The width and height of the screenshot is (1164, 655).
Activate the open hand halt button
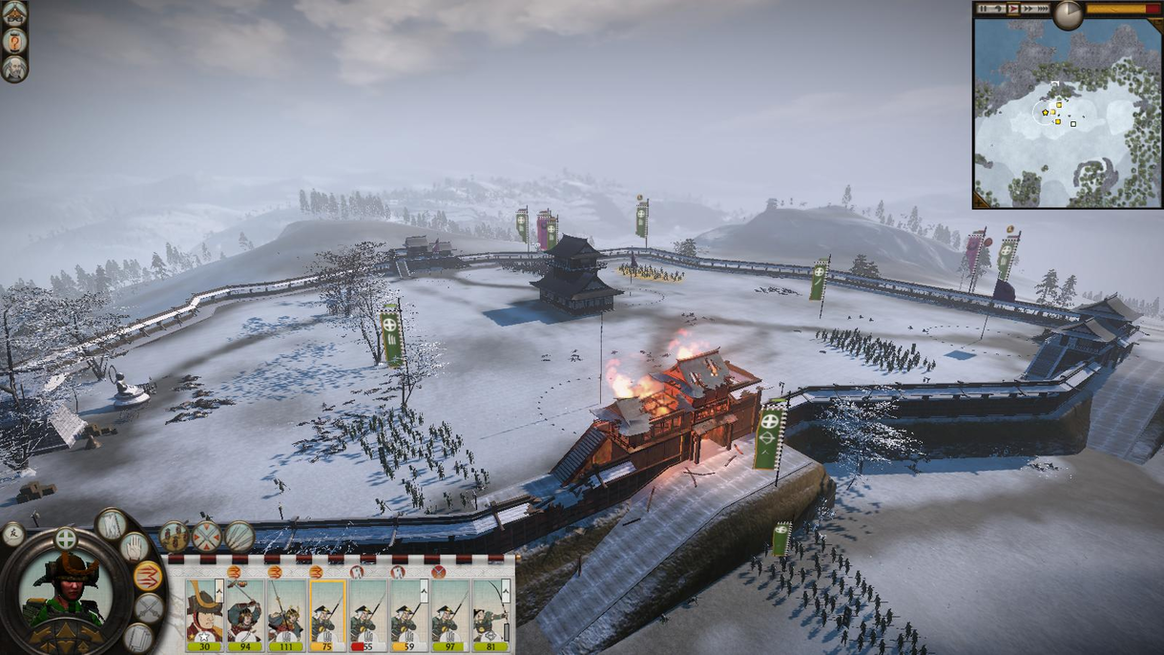135,546
